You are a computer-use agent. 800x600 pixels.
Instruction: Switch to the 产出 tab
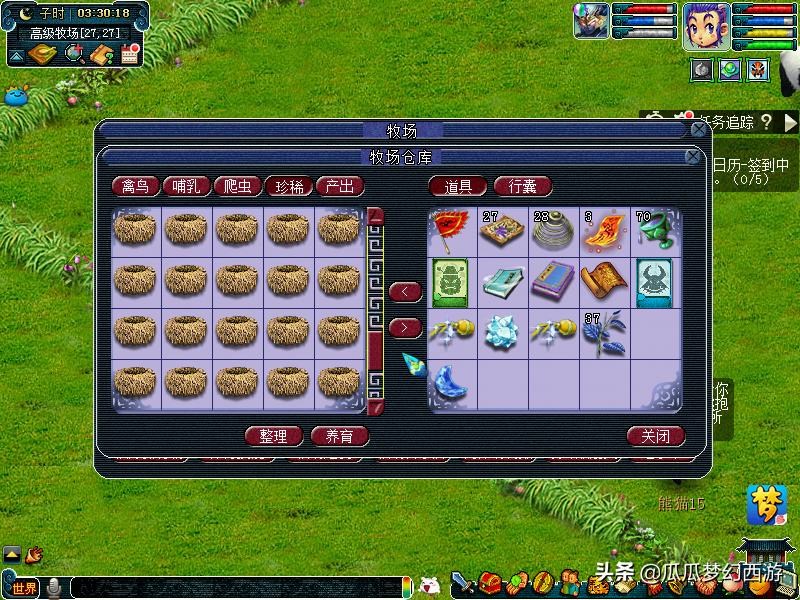tap(339, 187)
